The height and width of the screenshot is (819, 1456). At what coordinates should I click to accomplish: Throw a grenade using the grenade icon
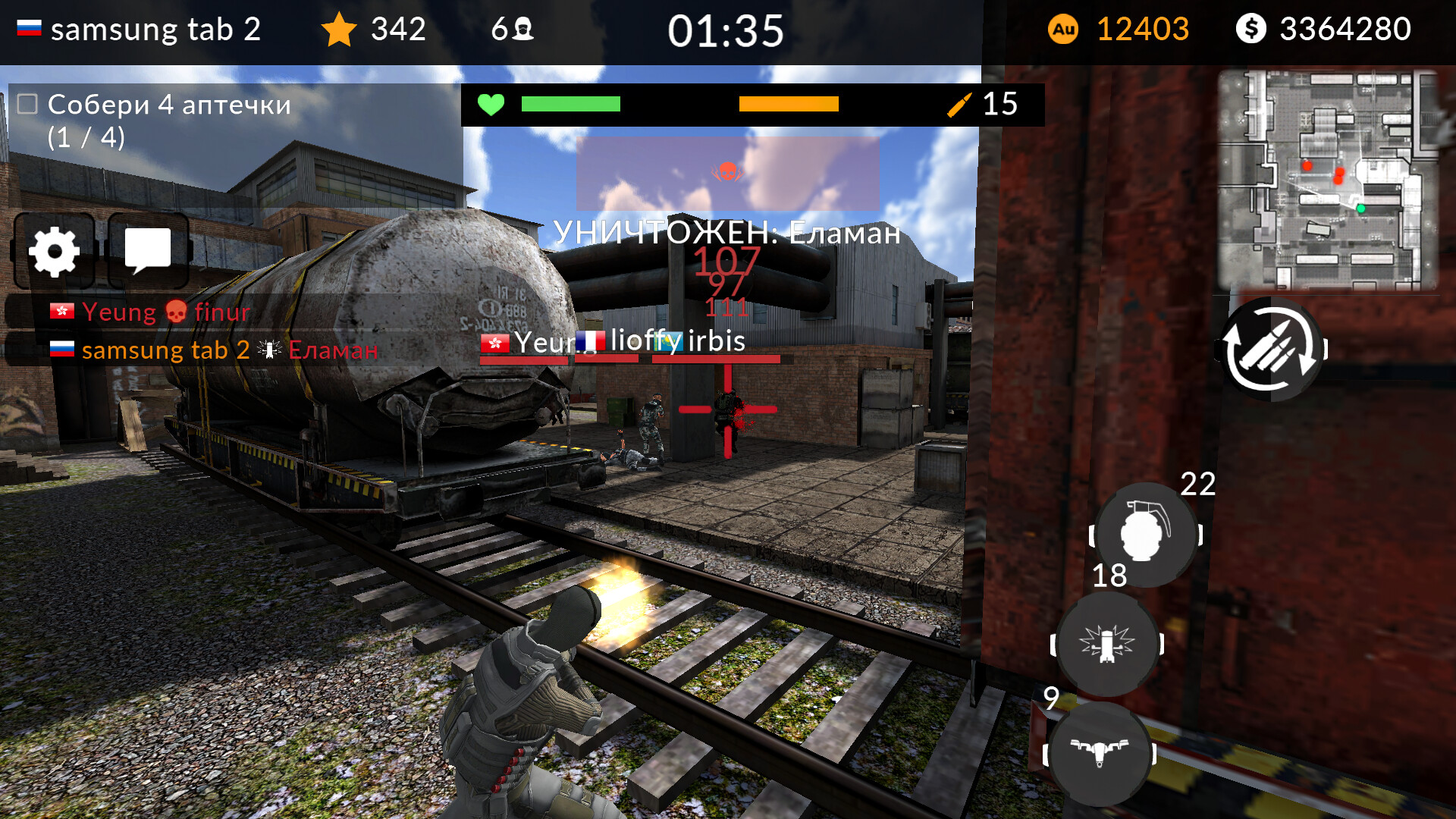(x=1144, y=535)
